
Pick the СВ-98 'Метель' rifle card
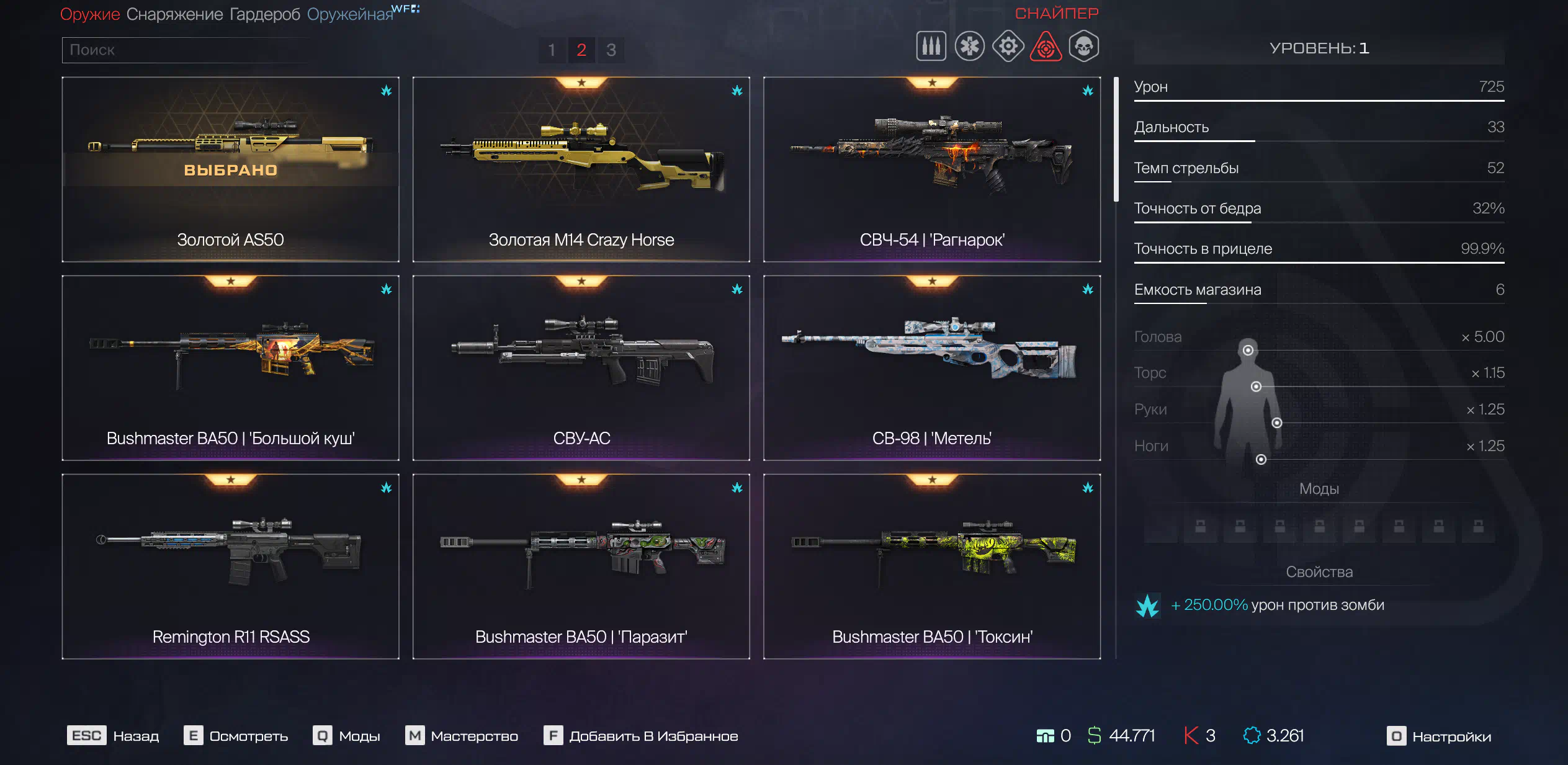click(931, 368)
